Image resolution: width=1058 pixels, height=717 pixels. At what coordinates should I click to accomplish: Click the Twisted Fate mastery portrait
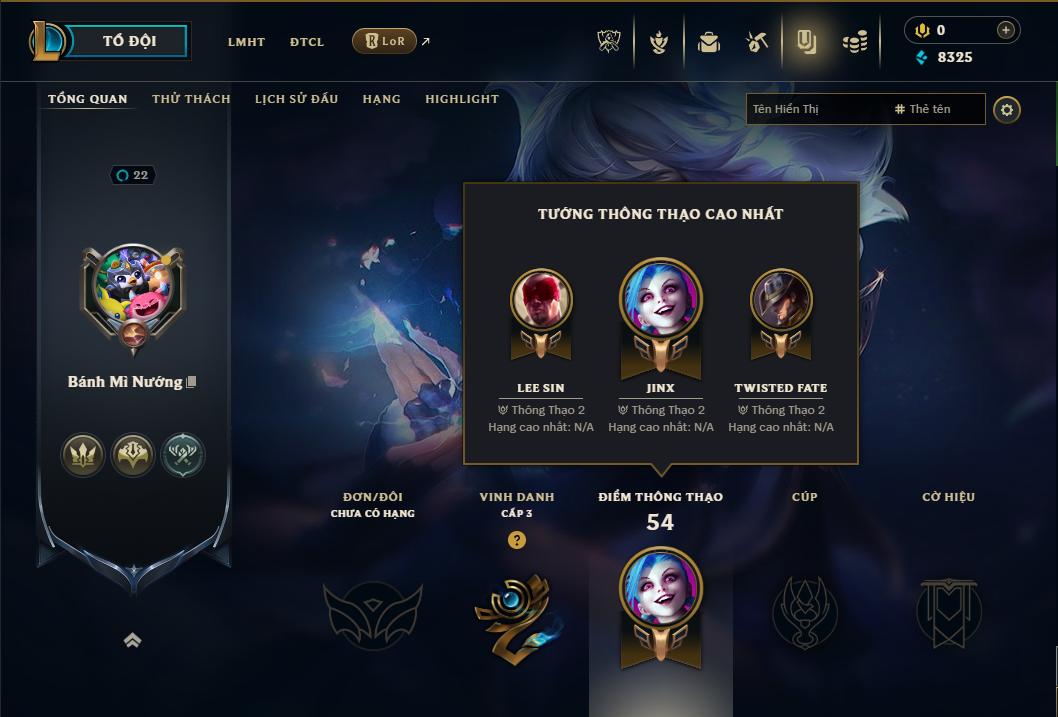click(781, 300)
